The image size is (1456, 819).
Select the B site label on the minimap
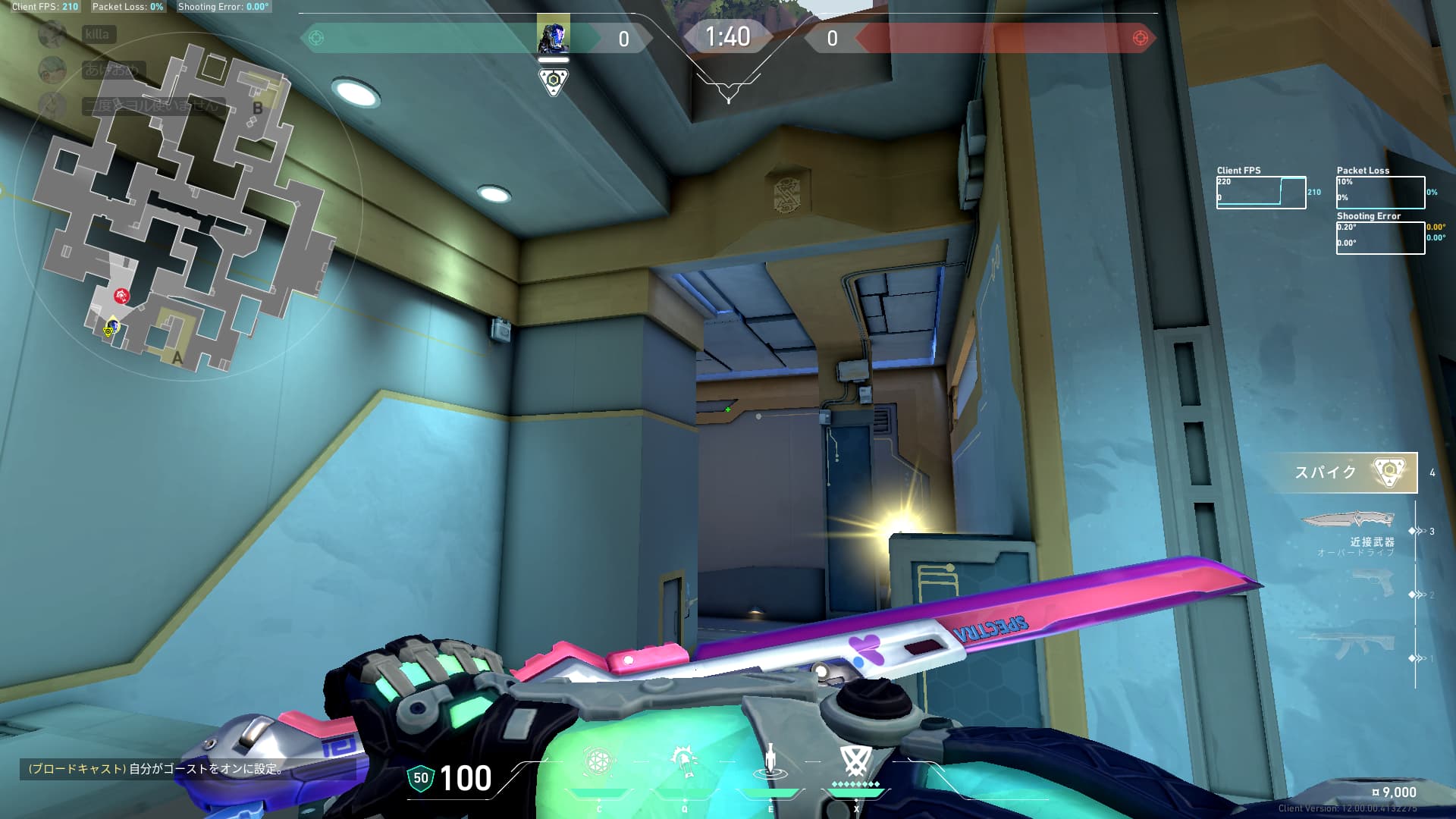(x=258, y=108)
